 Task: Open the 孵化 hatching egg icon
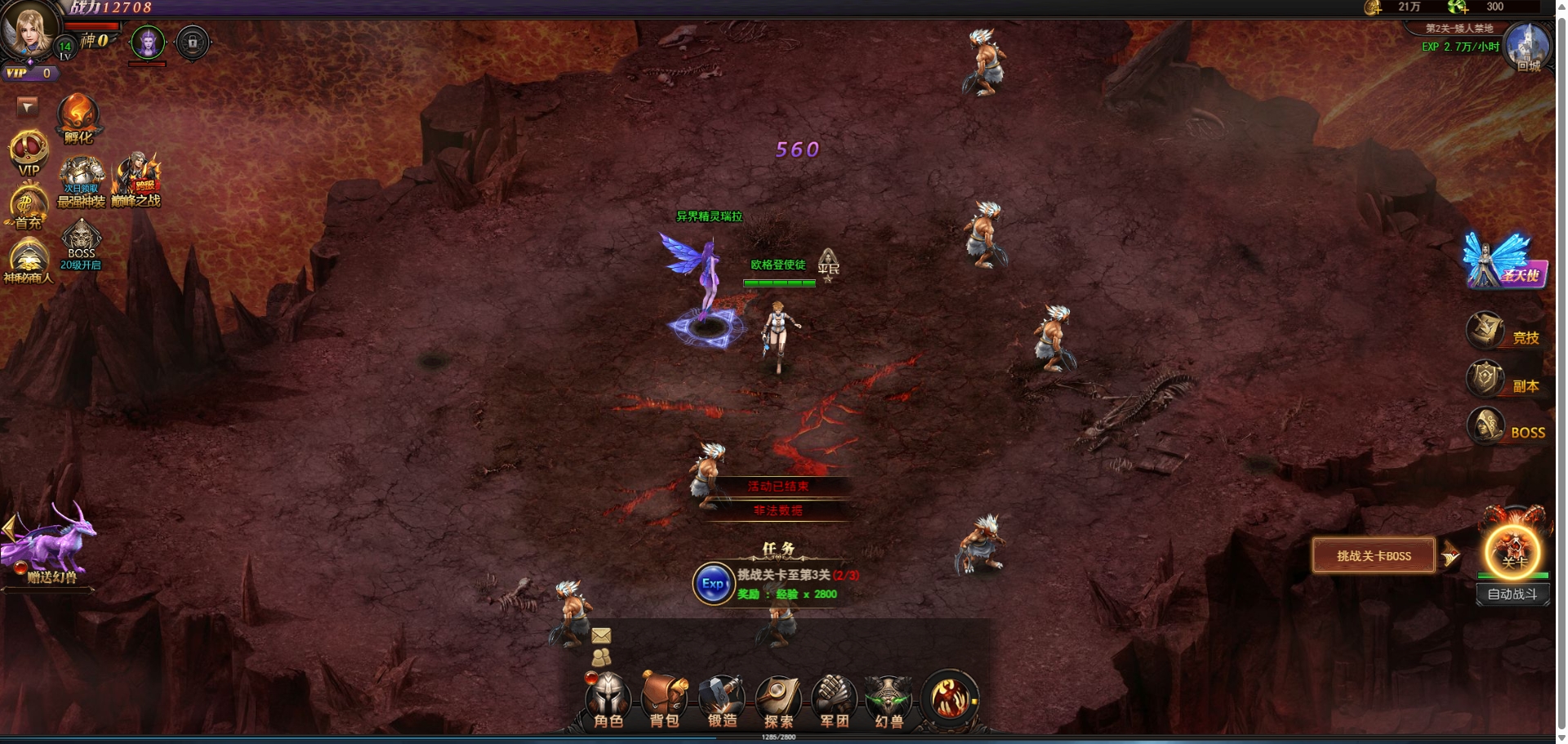point(78,118)
